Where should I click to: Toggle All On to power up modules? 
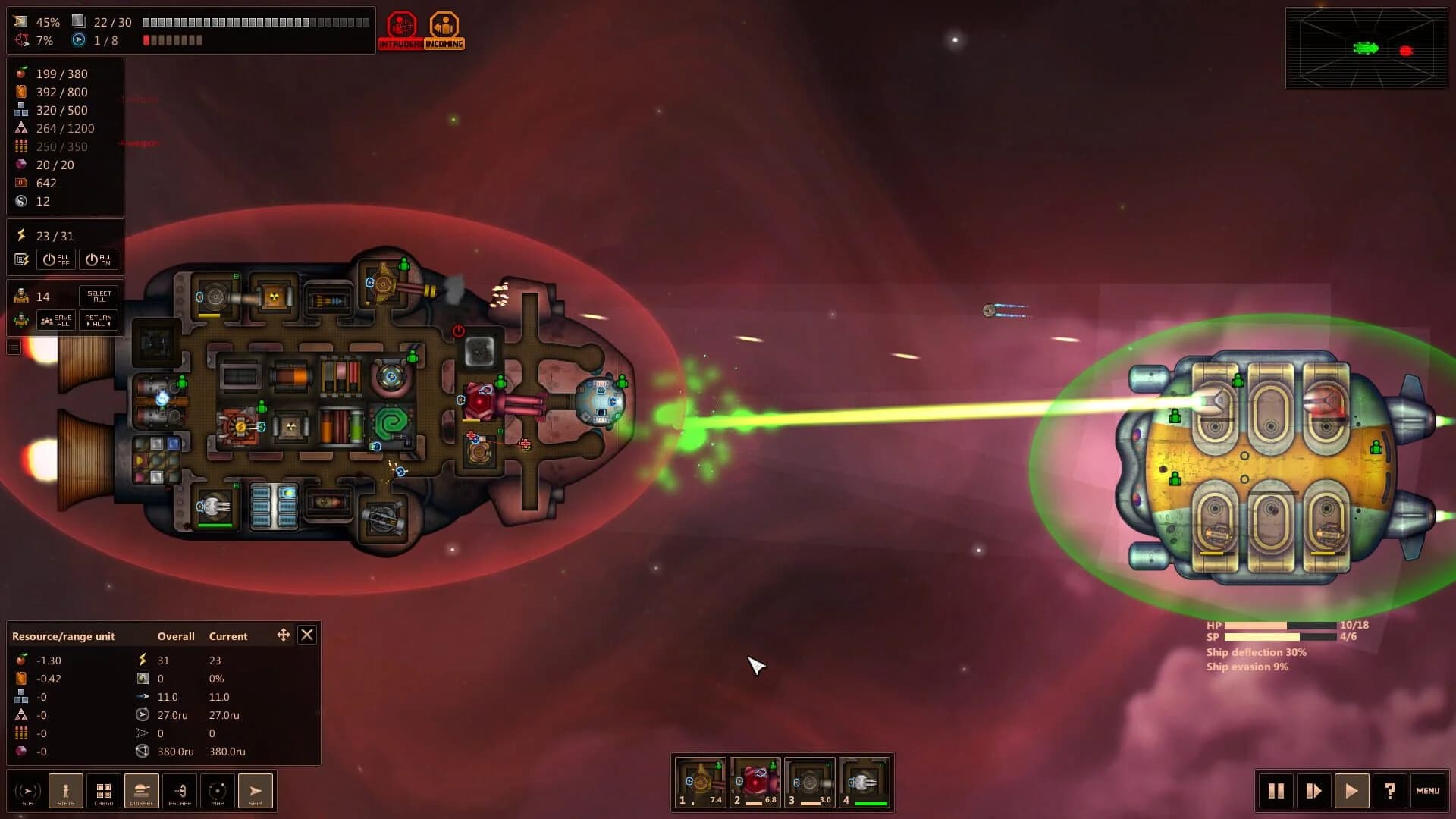coord(99,259)
